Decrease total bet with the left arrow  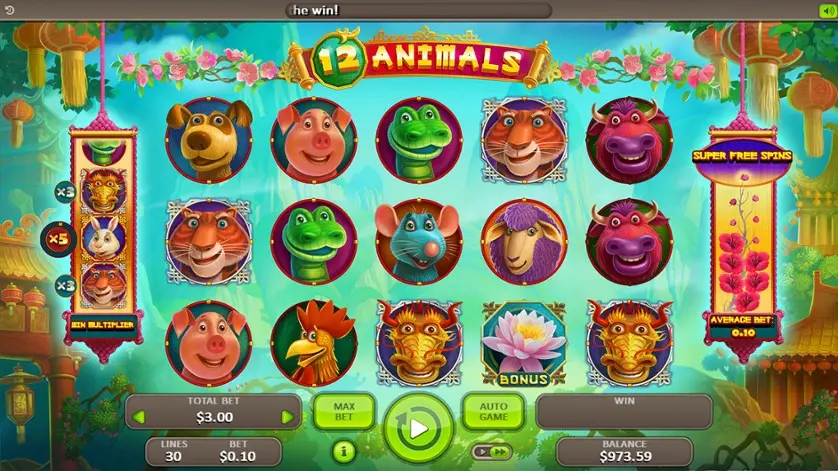(x=140, y=416)
